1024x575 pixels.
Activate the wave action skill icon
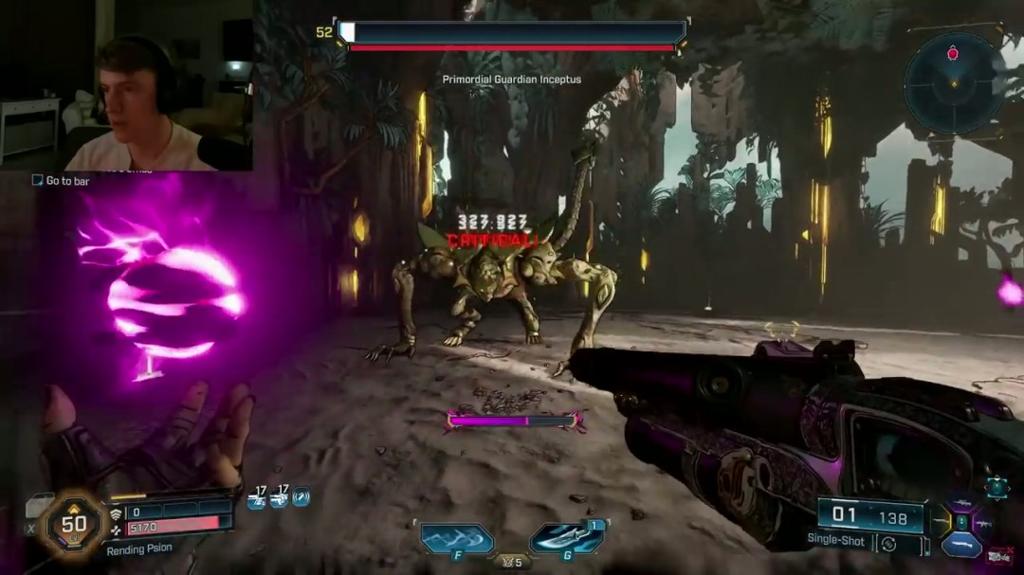457,539
